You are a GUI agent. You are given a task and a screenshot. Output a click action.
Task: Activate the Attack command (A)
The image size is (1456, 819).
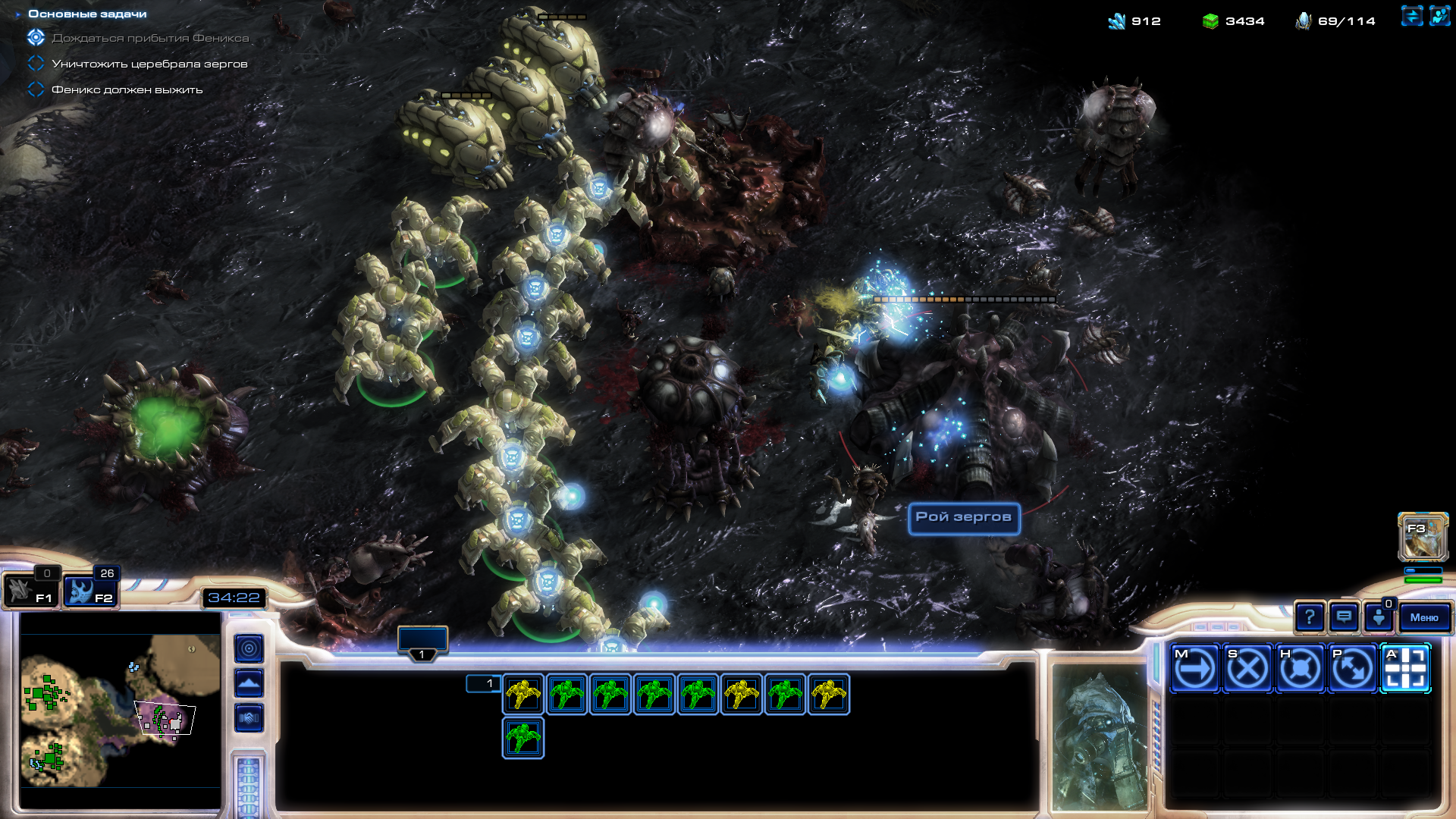click(x=1405, y=669)
